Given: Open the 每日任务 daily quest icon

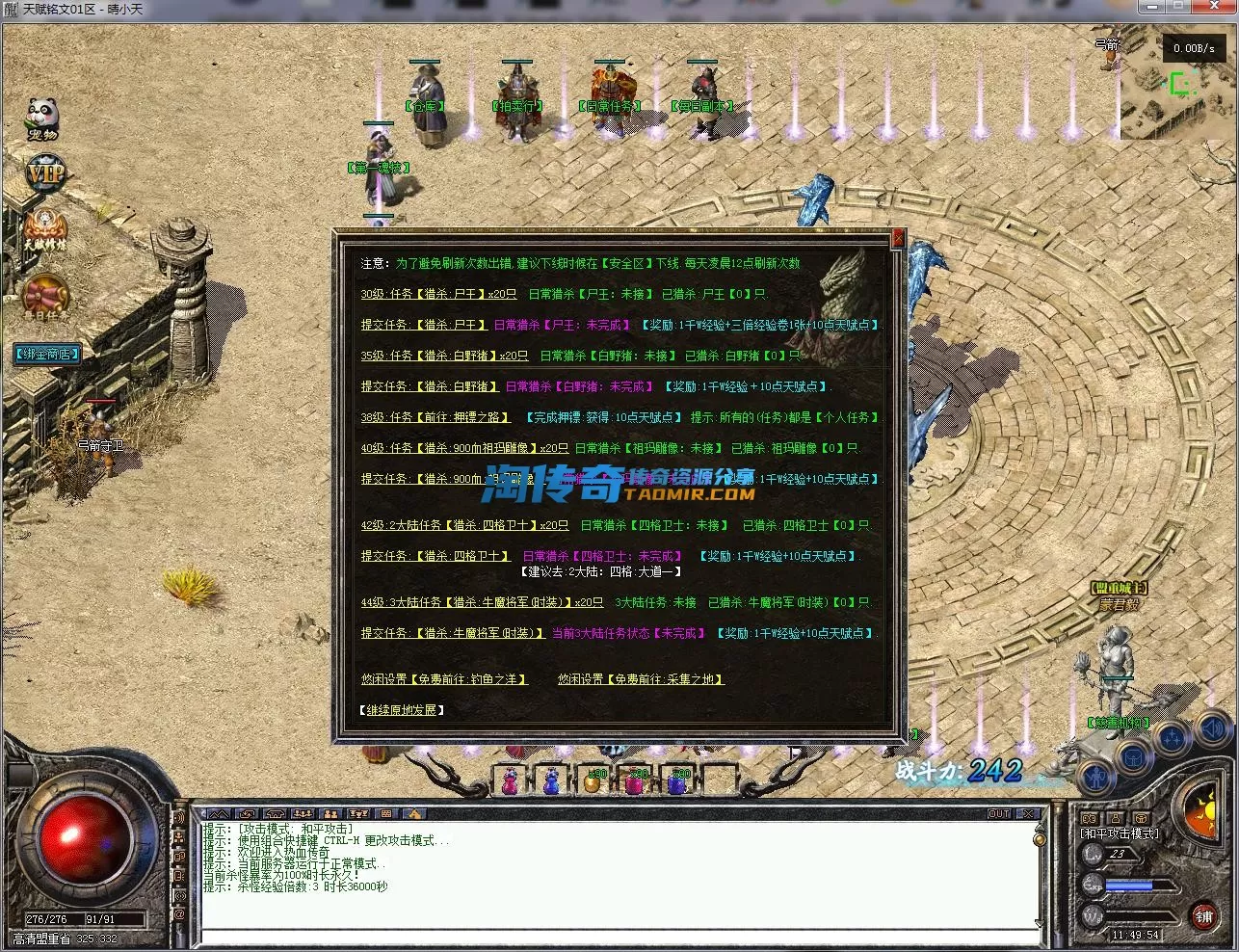Looking at the screenshot, I should tap(45, 298).
